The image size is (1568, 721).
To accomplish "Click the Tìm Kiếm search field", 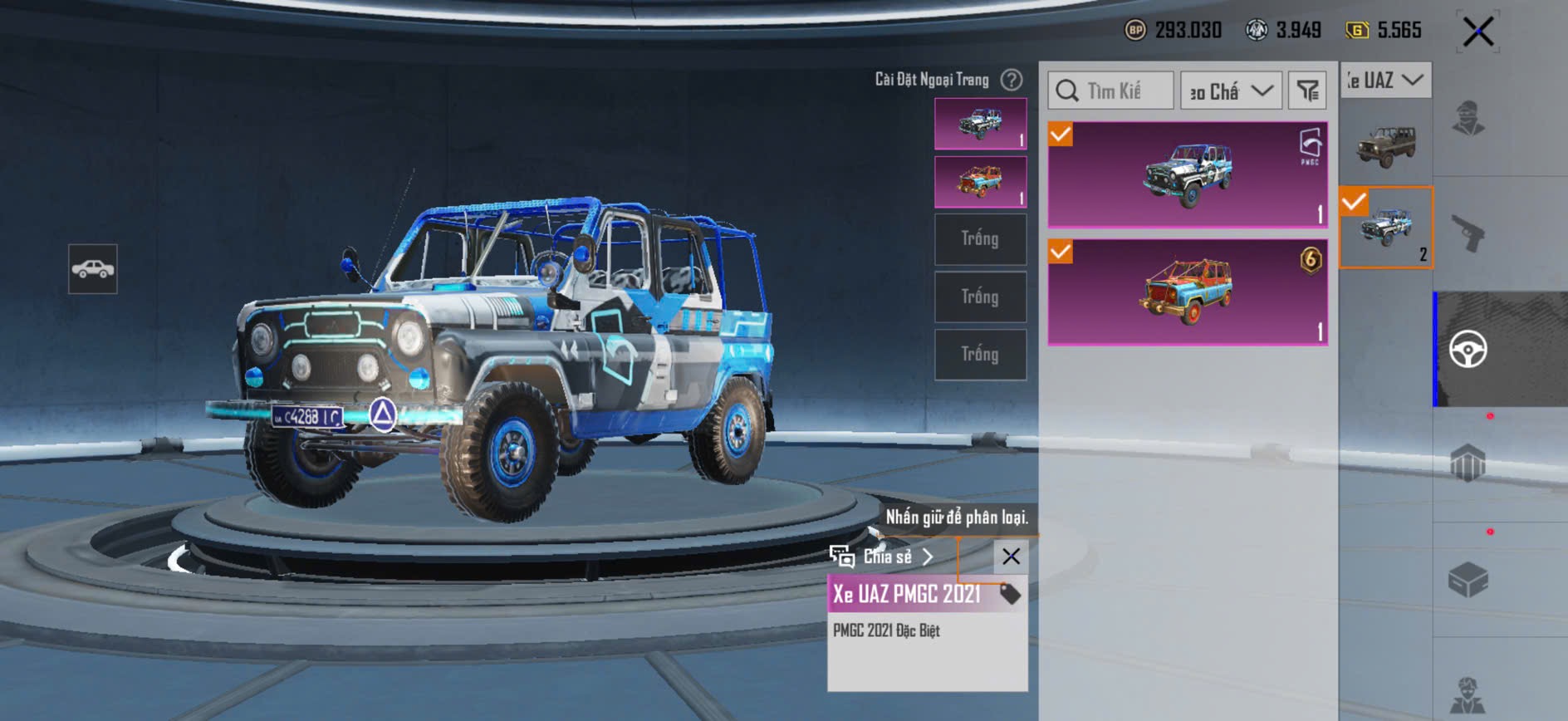I will point(1111,91).
